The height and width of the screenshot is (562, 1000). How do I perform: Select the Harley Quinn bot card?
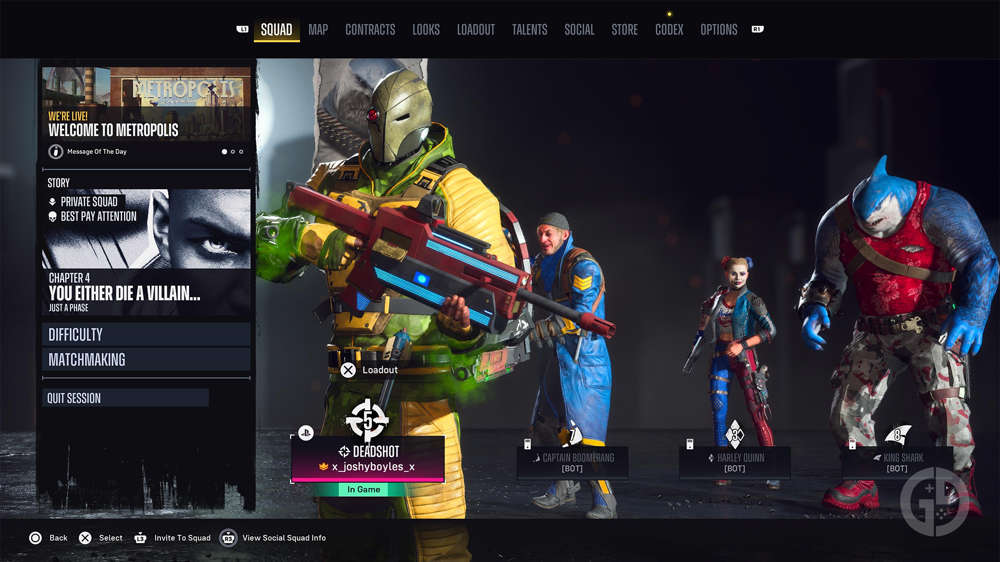[735, 462]
